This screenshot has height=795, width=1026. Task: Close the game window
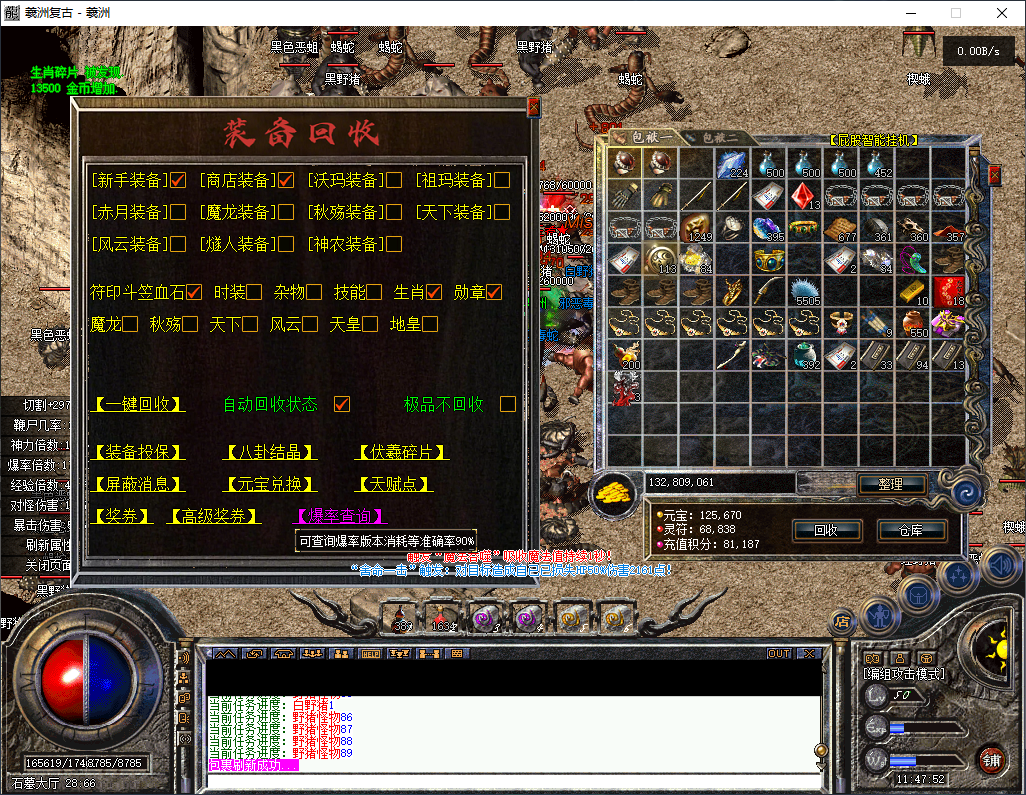1002,13
